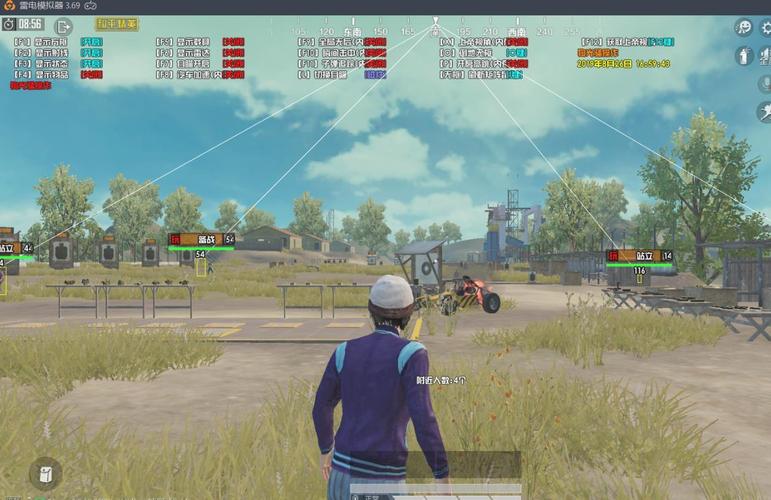The height and width of the screenshot is (500, 771).
Task: Toggle the F12 overlay option status
Action: tap(660, 42)
